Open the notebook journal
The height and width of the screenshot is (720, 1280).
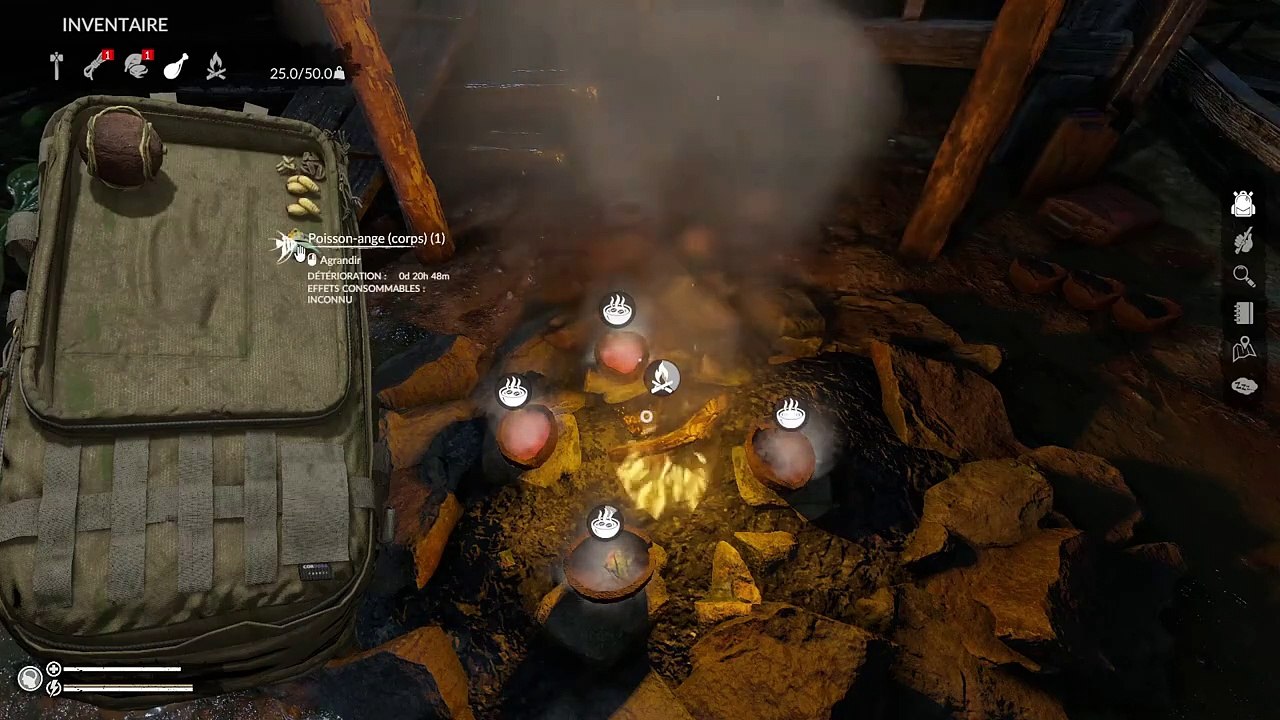(1243, 313)
